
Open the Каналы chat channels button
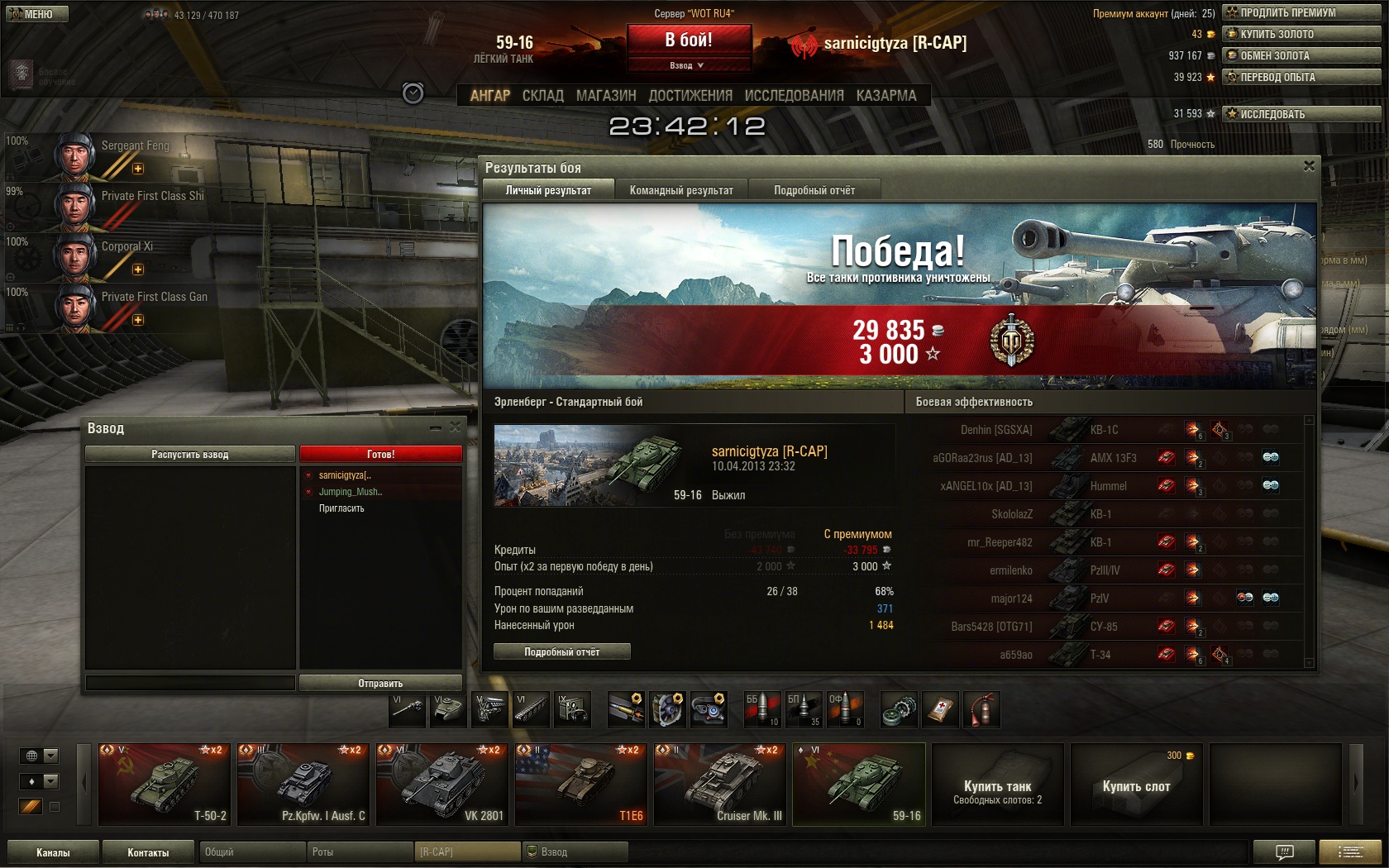coord(53,852)
